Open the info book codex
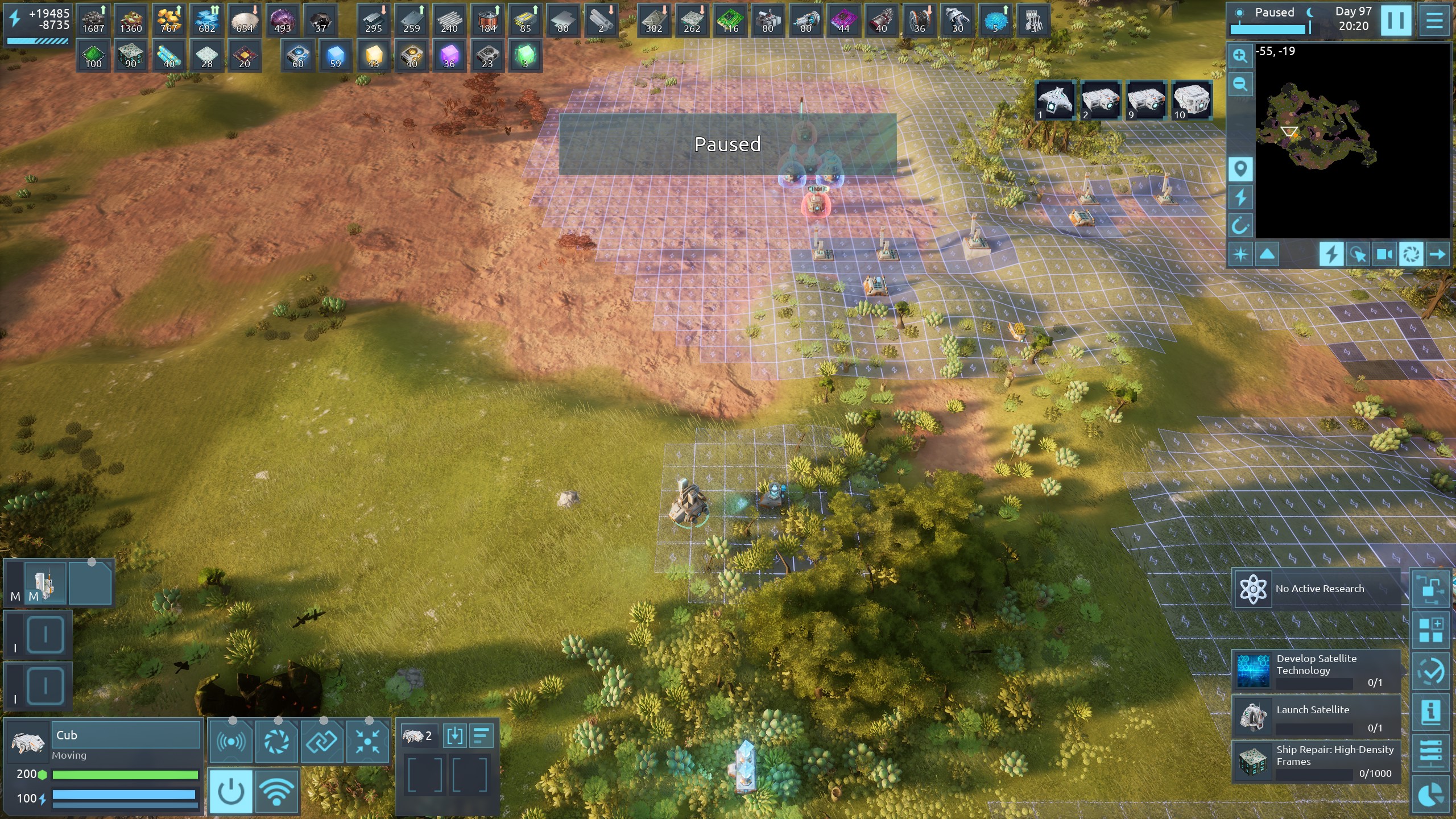The height and width of the screenshot is (819, 1456). 1431,712
